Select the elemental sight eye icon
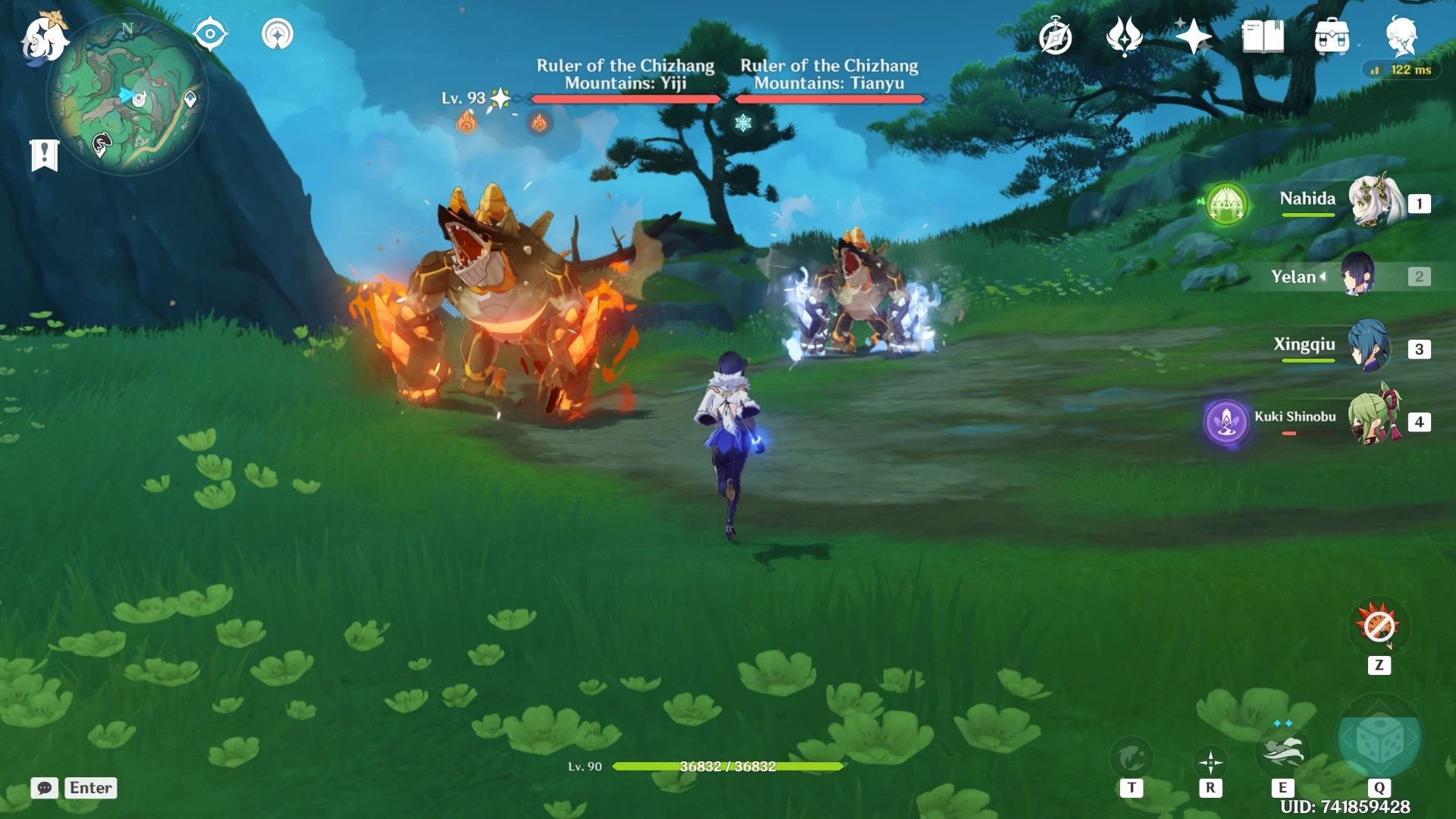The height and width of the screenshot is (819, 1456). pos(210,32)
